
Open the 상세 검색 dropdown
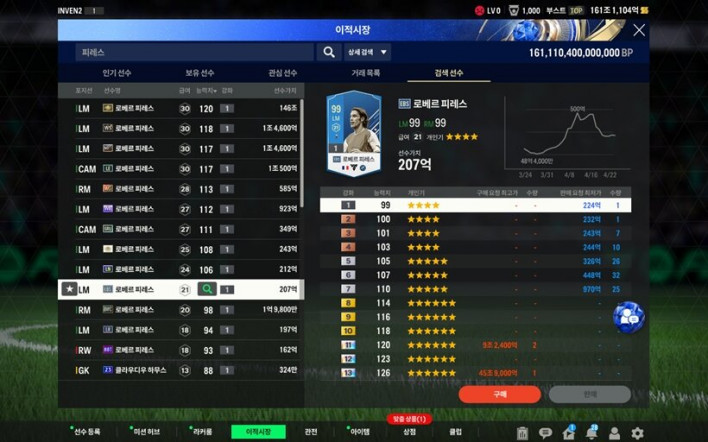368,52
